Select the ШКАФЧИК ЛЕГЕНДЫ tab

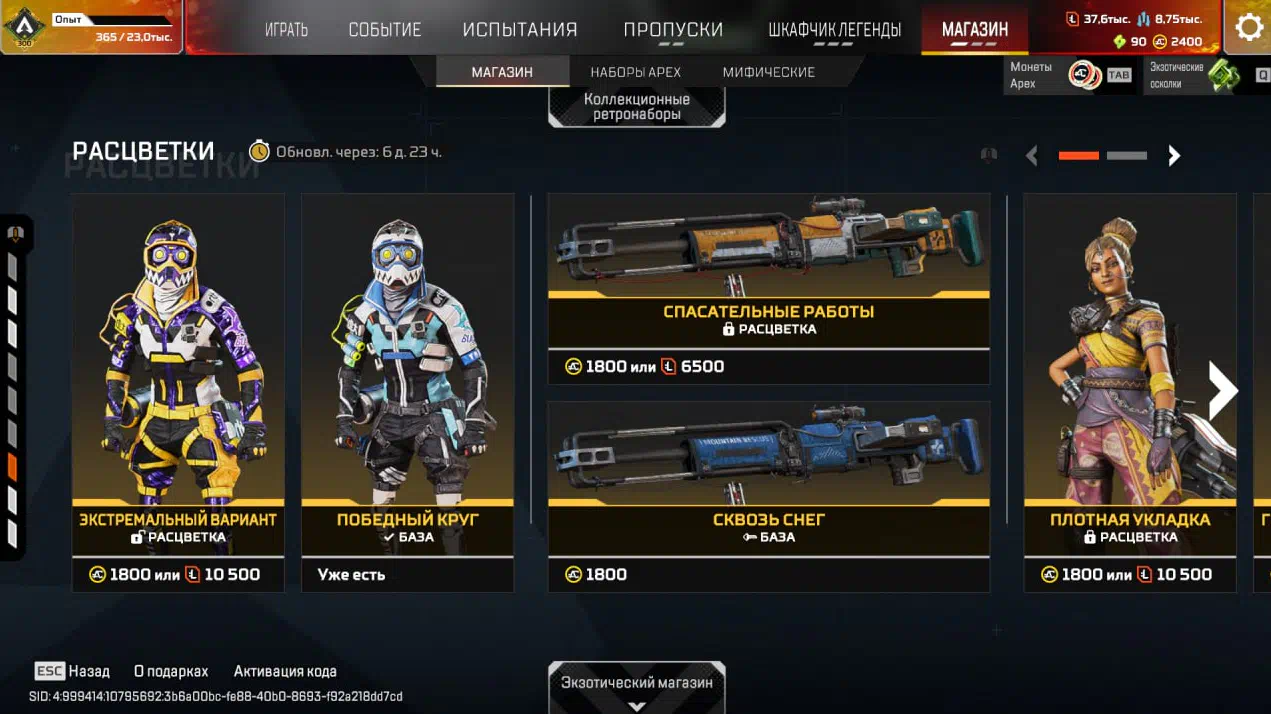click(x=834, y=30)
